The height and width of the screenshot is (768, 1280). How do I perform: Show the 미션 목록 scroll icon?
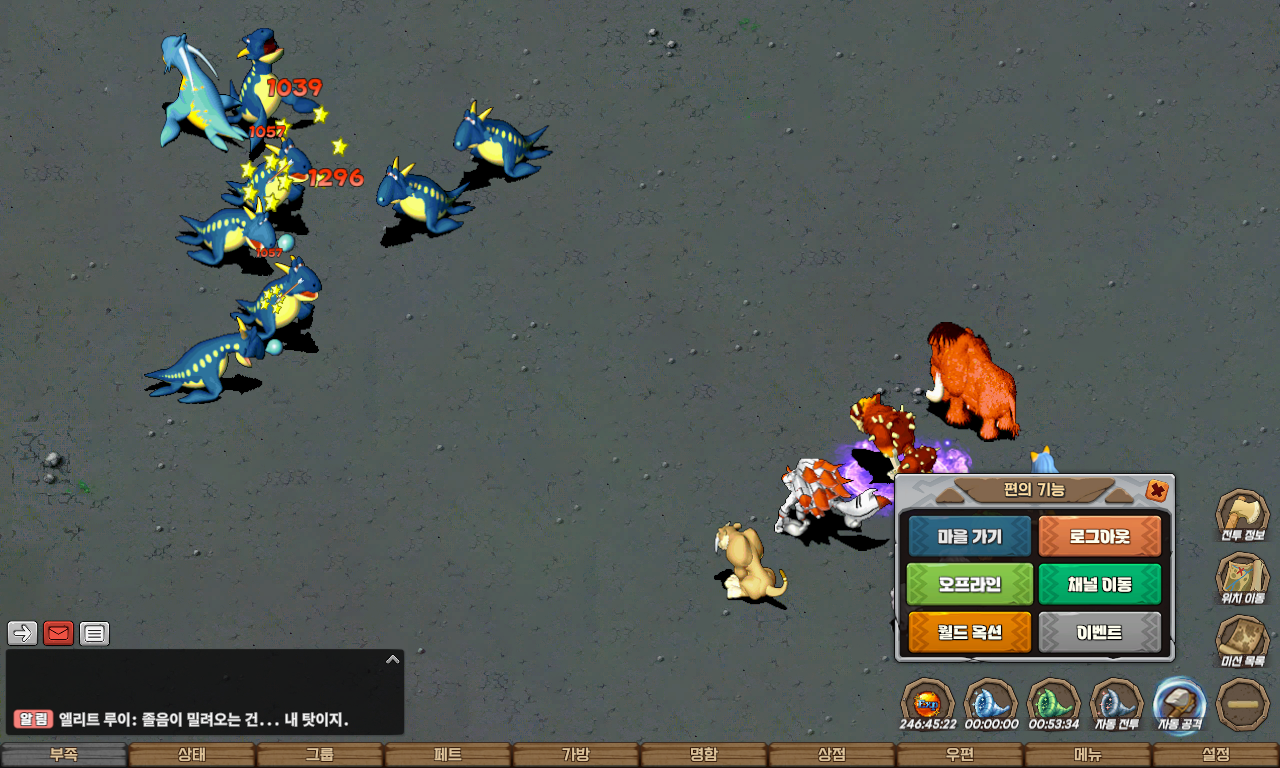click(1242, 641)
